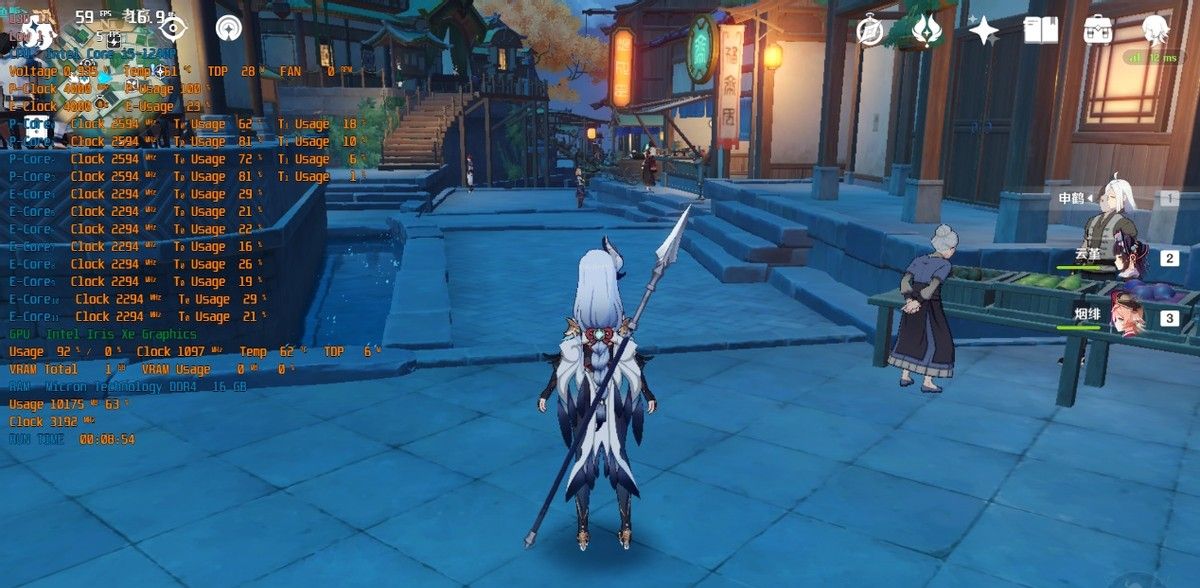
Task: Switch to party member 烟绯 (Yanfei)
Action: (x=1125, y=318)
